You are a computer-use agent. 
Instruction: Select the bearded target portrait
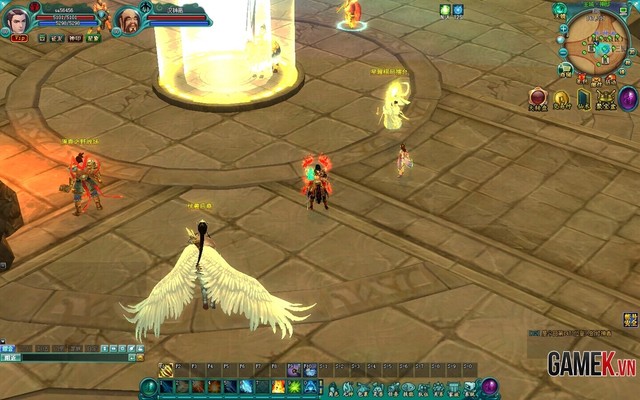(x=128, y=19)
